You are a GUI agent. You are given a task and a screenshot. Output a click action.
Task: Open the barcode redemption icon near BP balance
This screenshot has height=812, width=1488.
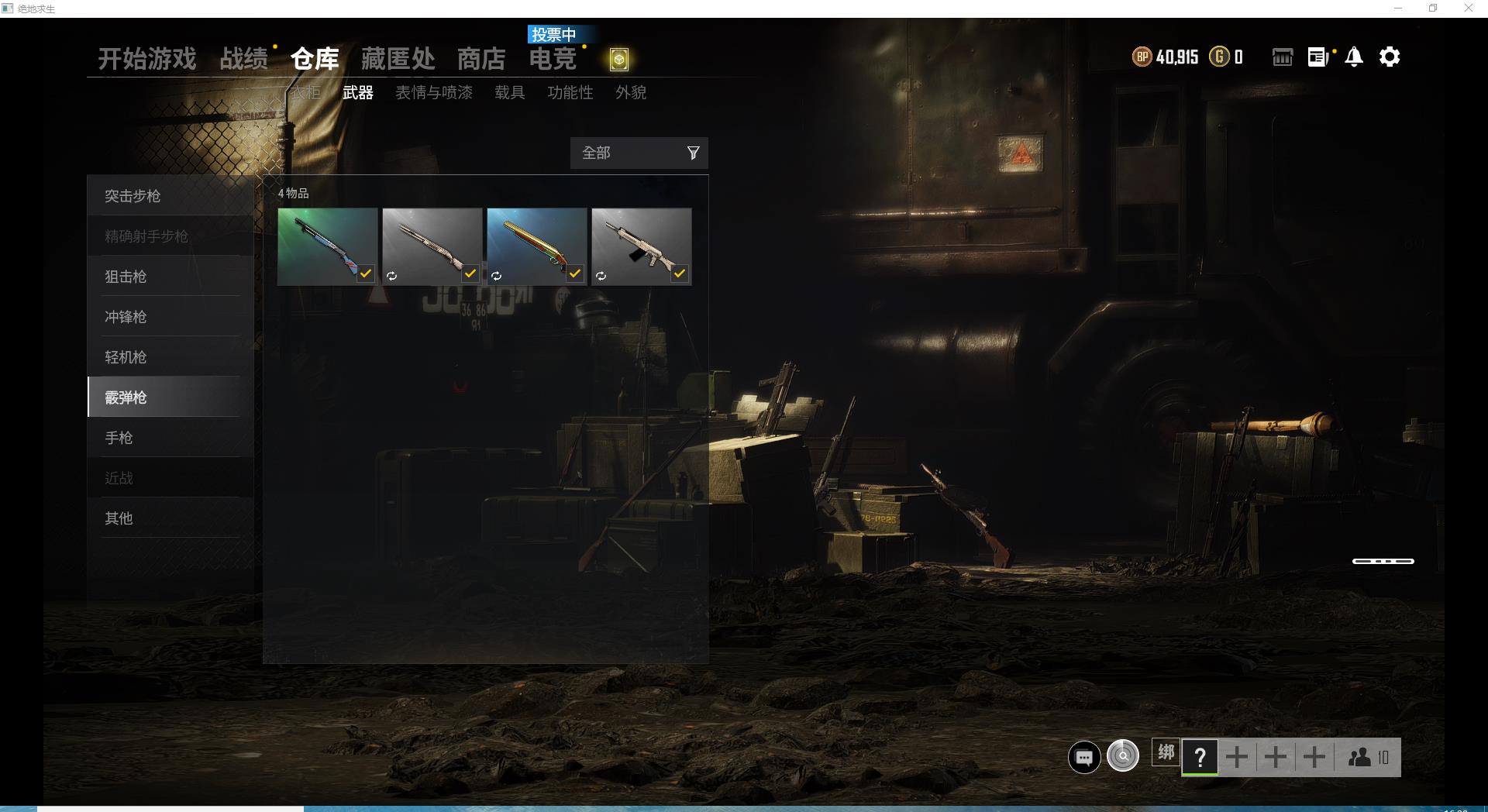point(1282,57)
